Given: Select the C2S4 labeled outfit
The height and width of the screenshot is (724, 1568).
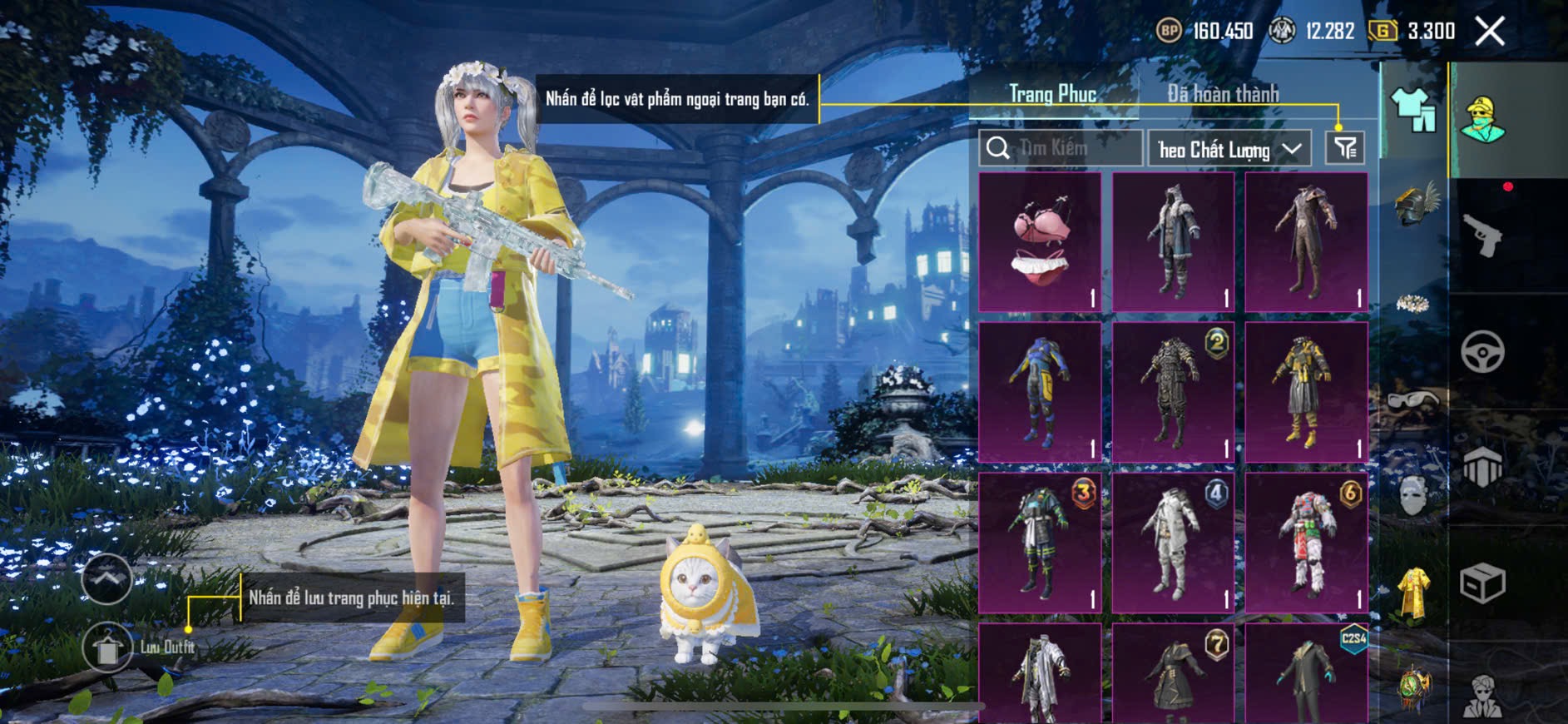Looking at the screenshot, I should click(1306, 674).
